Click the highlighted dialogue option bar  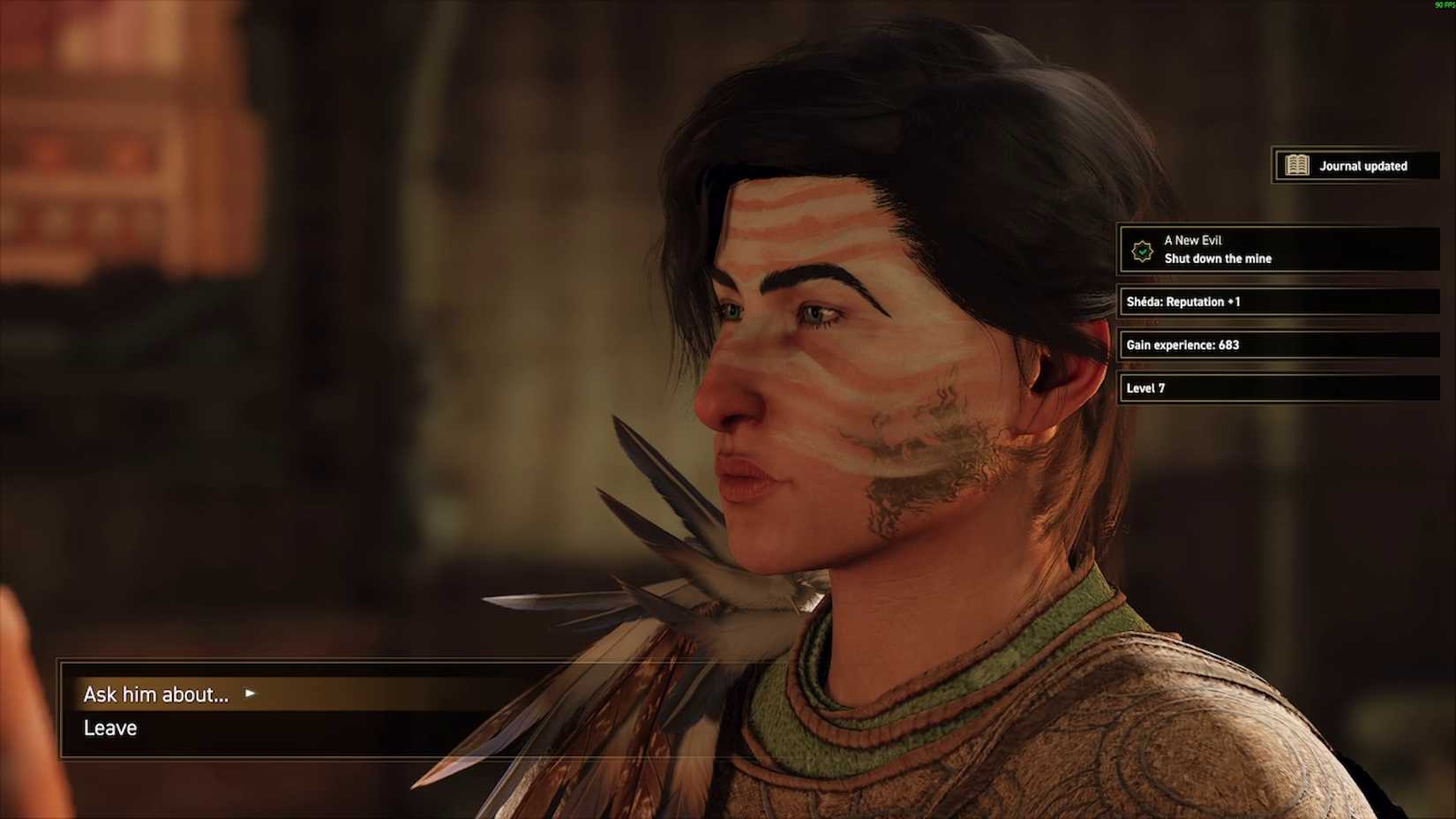353,695
